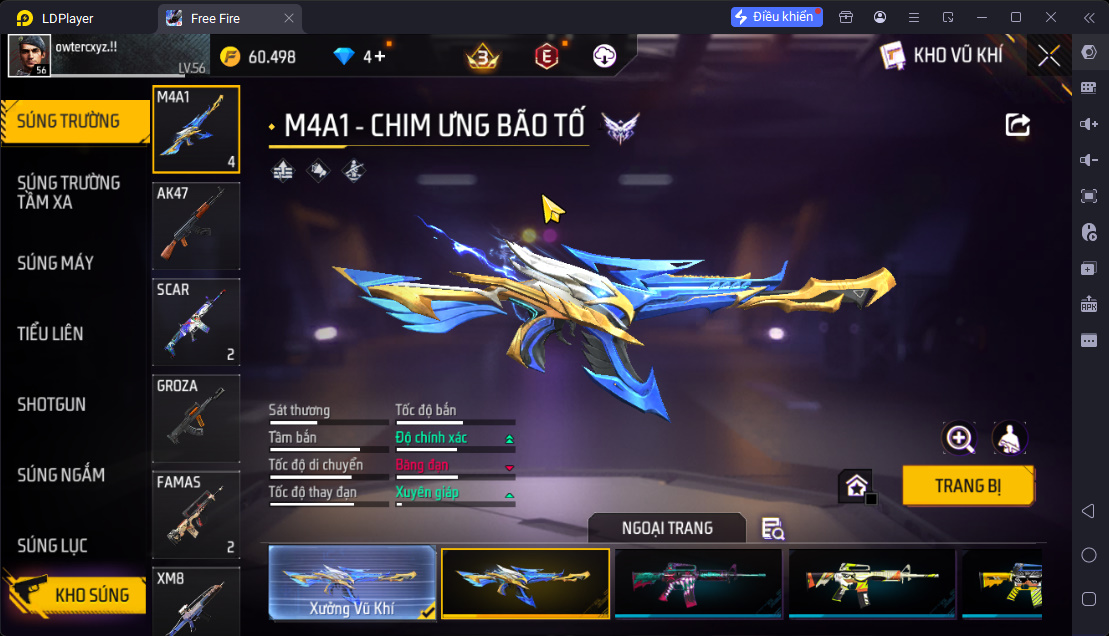Open the Ngoại Trang tab
This screenshot has height=636, width=1109.
pos(667,528)
